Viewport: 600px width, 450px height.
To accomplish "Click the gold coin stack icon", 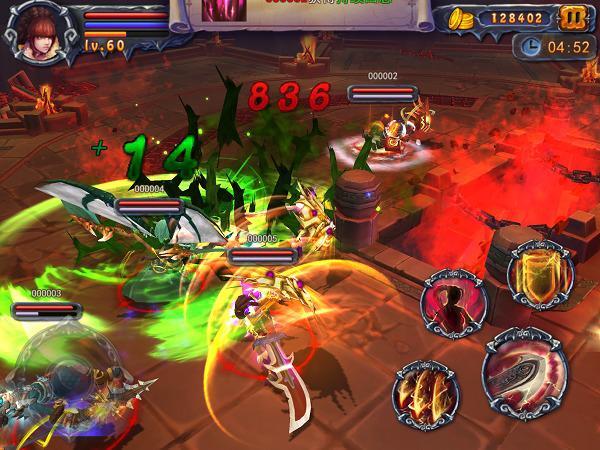I will point(460,18).
